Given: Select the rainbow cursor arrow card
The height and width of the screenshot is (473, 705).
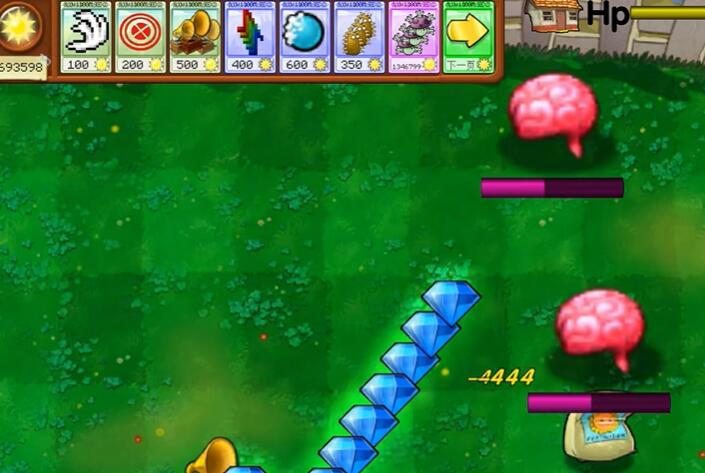Looking at the screenshot, I should 250,36.
